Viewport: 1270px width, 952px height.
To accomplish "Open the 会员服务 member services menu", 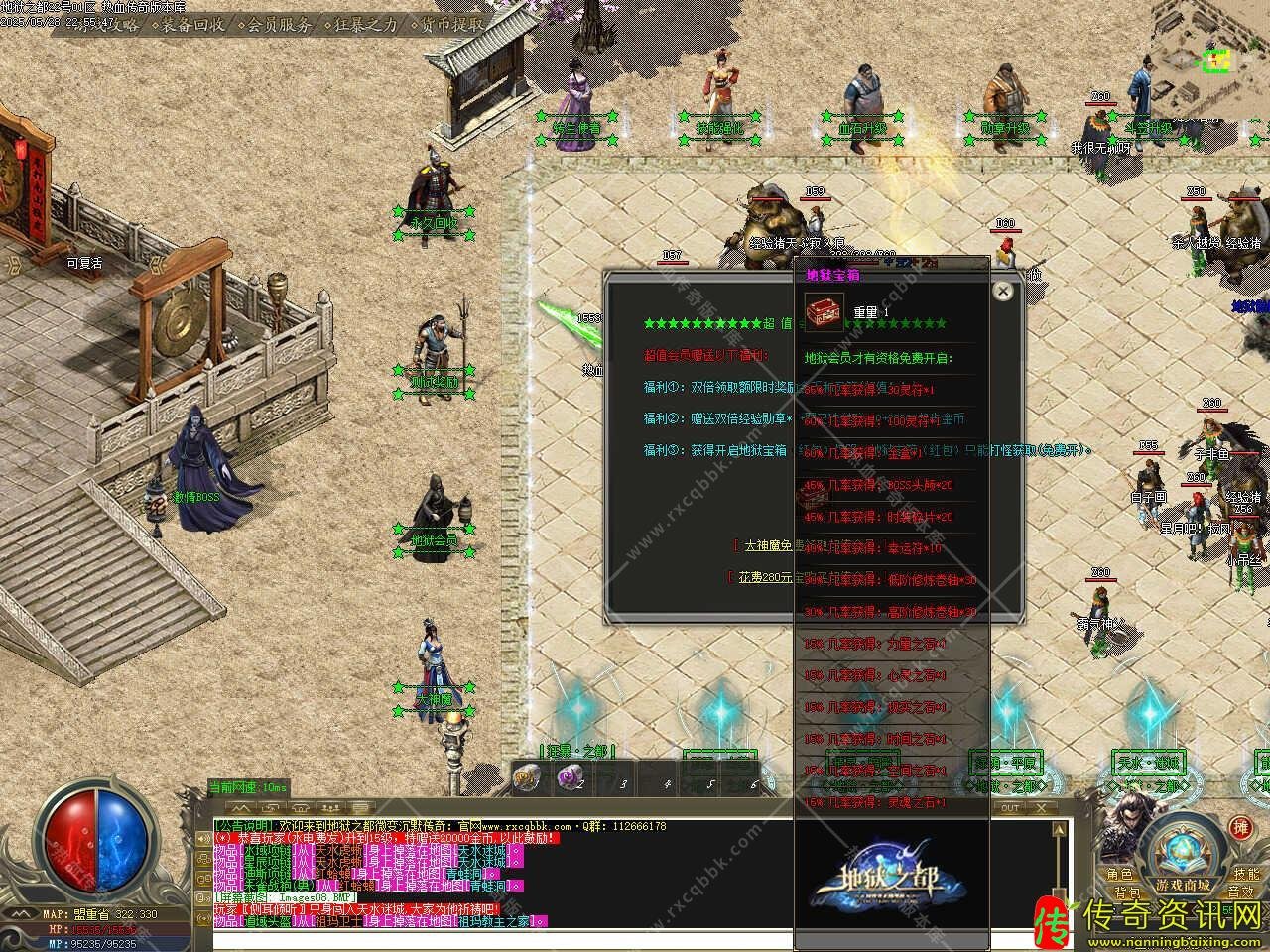I will [278, 25].
